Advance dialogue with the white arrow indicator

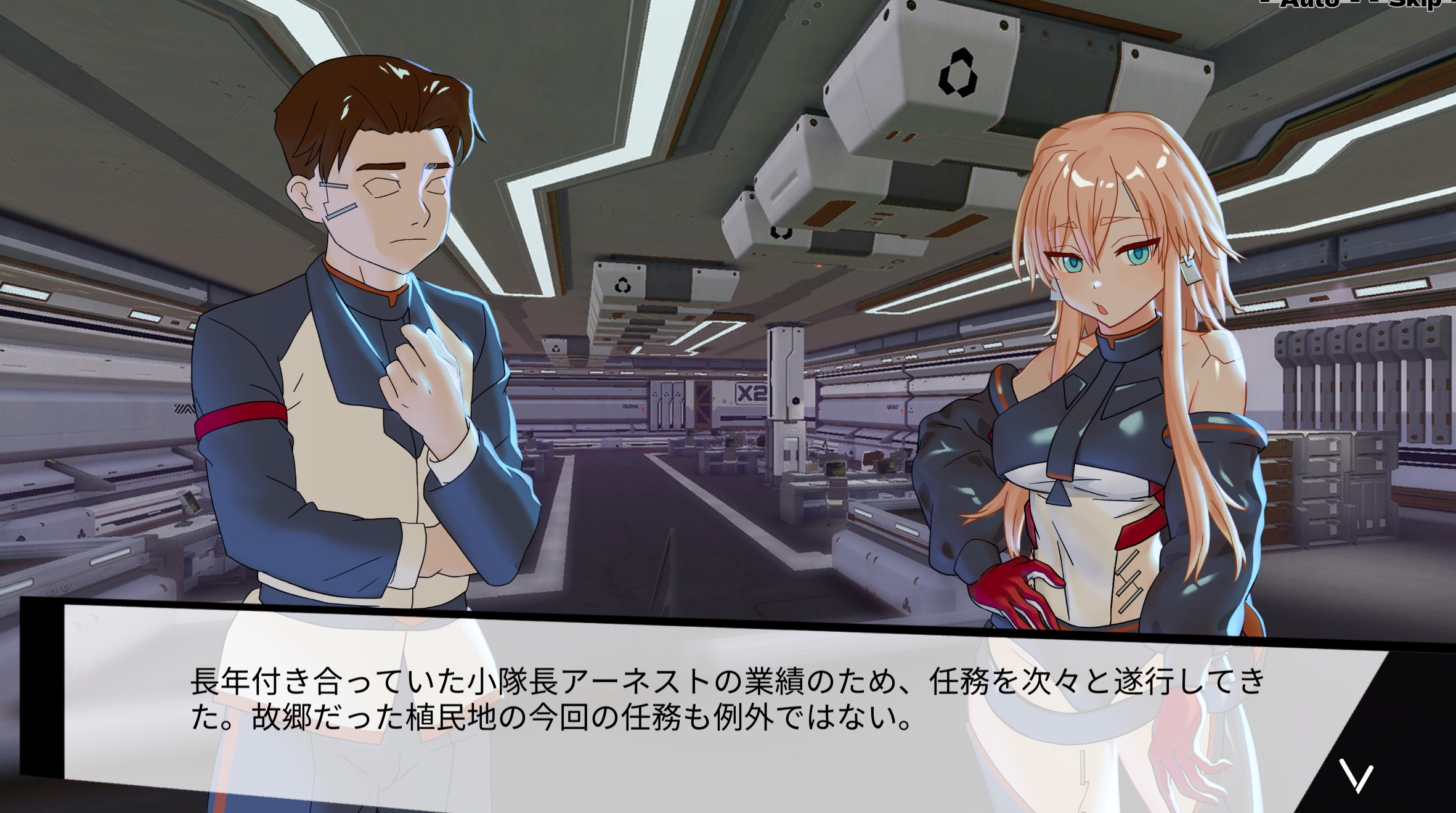pos(1356,778)
